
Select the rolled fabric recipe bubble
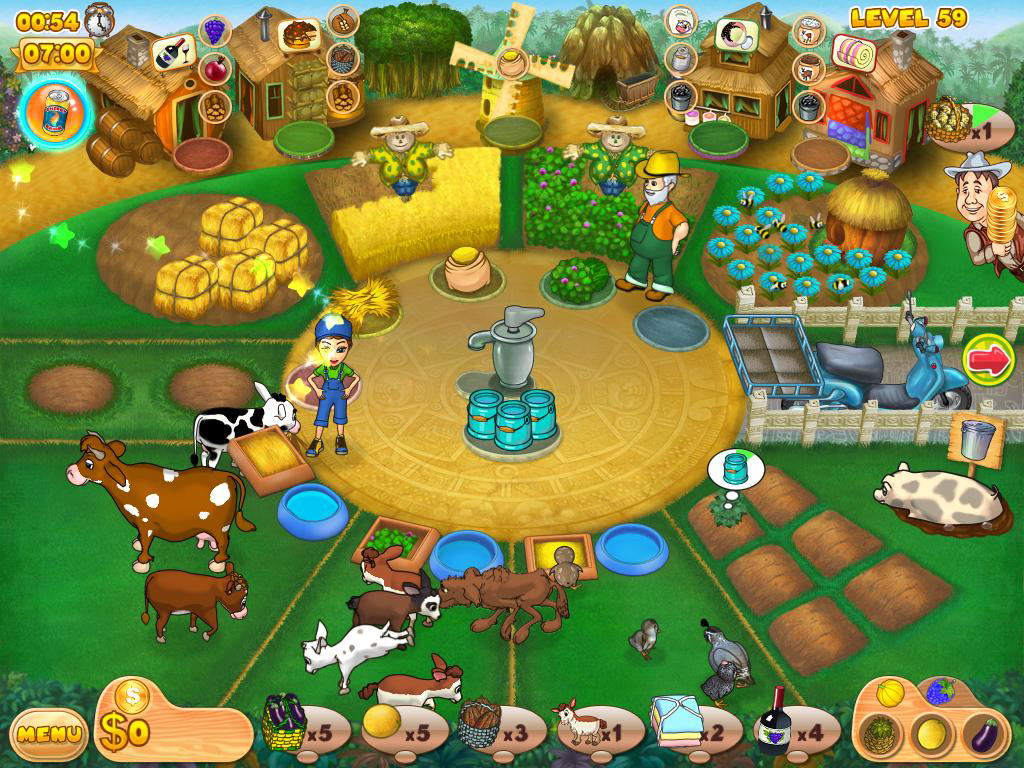click(852, 49)
